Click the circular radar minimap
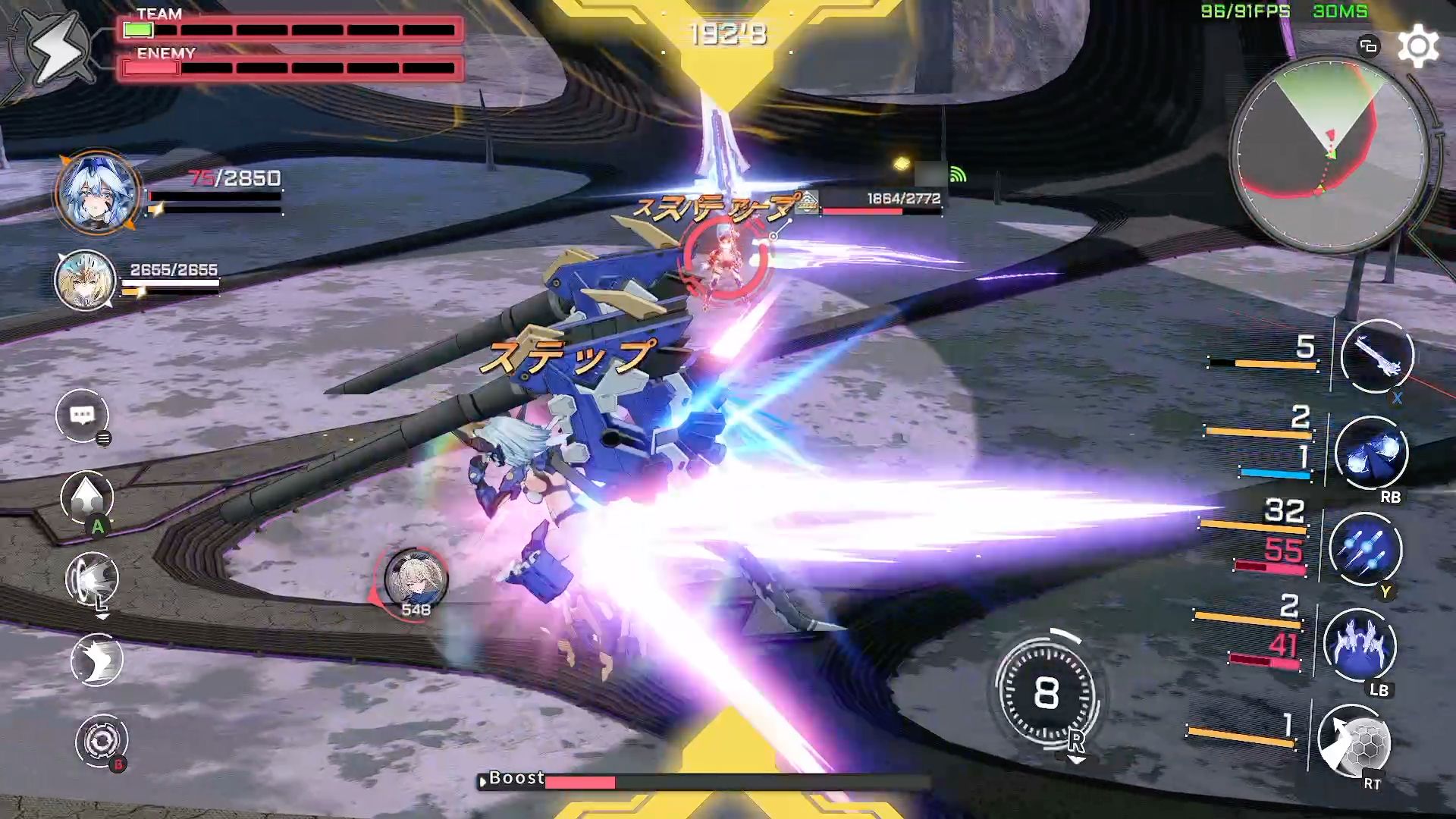This screenshot has height=819, width=1456. coord(1329,155)
